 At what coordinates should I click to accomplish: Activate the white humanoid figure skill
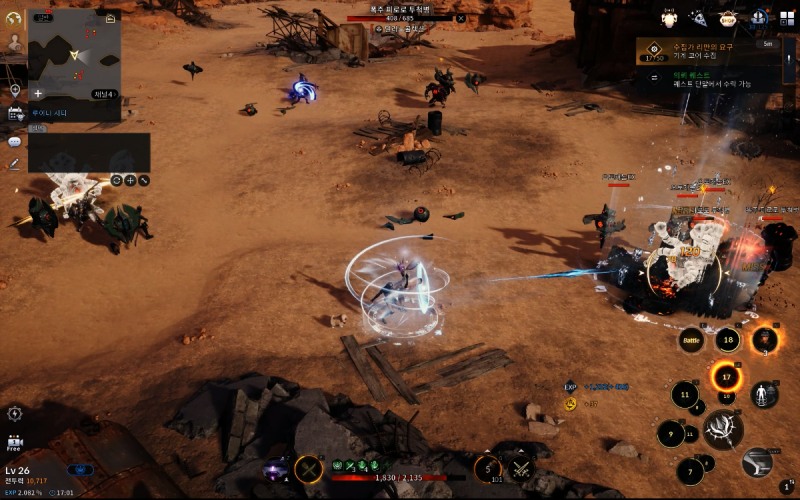(765, 394)
